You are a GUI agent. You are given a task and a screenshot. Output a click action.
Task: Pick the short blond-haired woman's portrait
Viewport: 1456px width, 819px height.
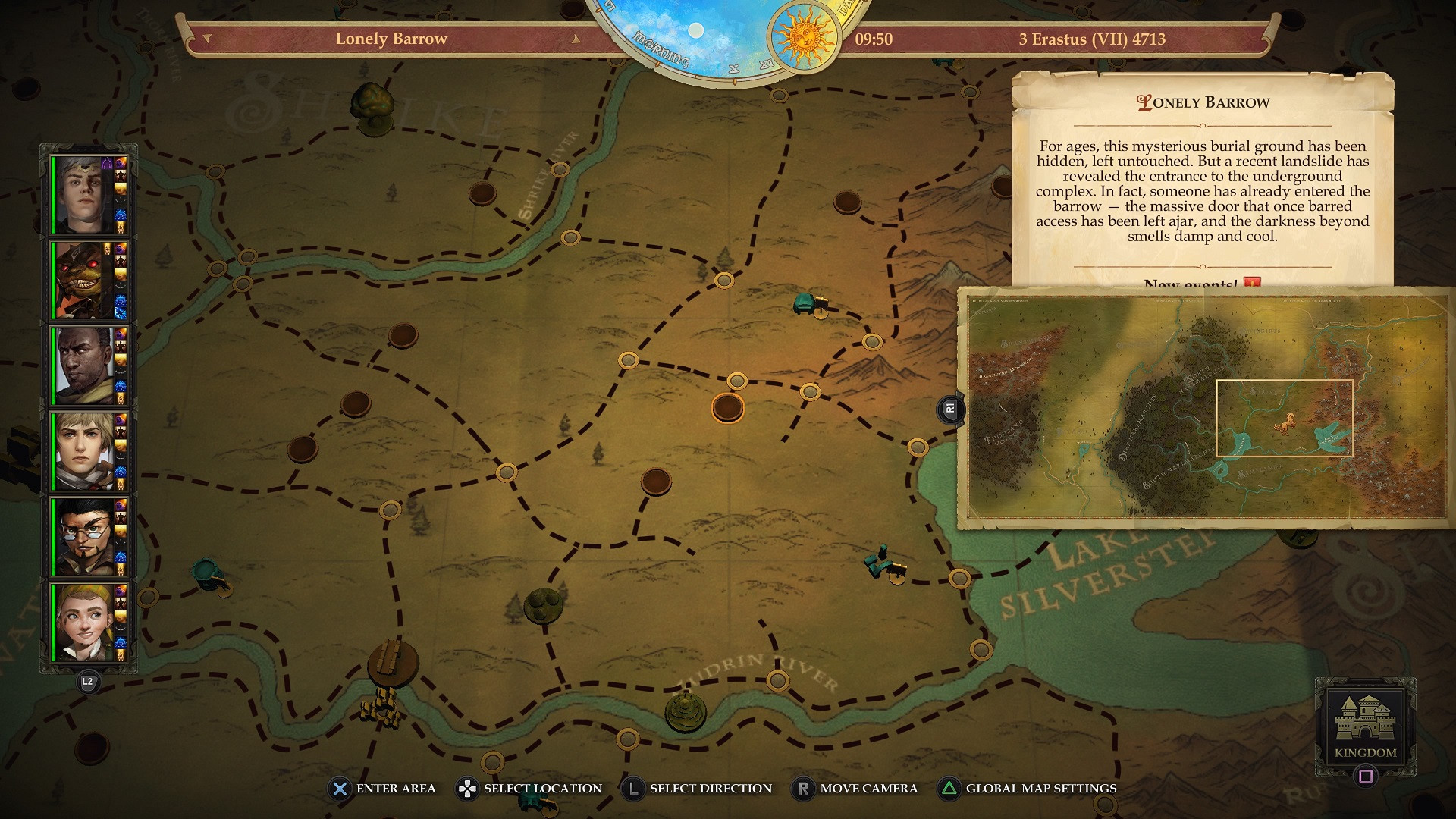pos(83,451)
